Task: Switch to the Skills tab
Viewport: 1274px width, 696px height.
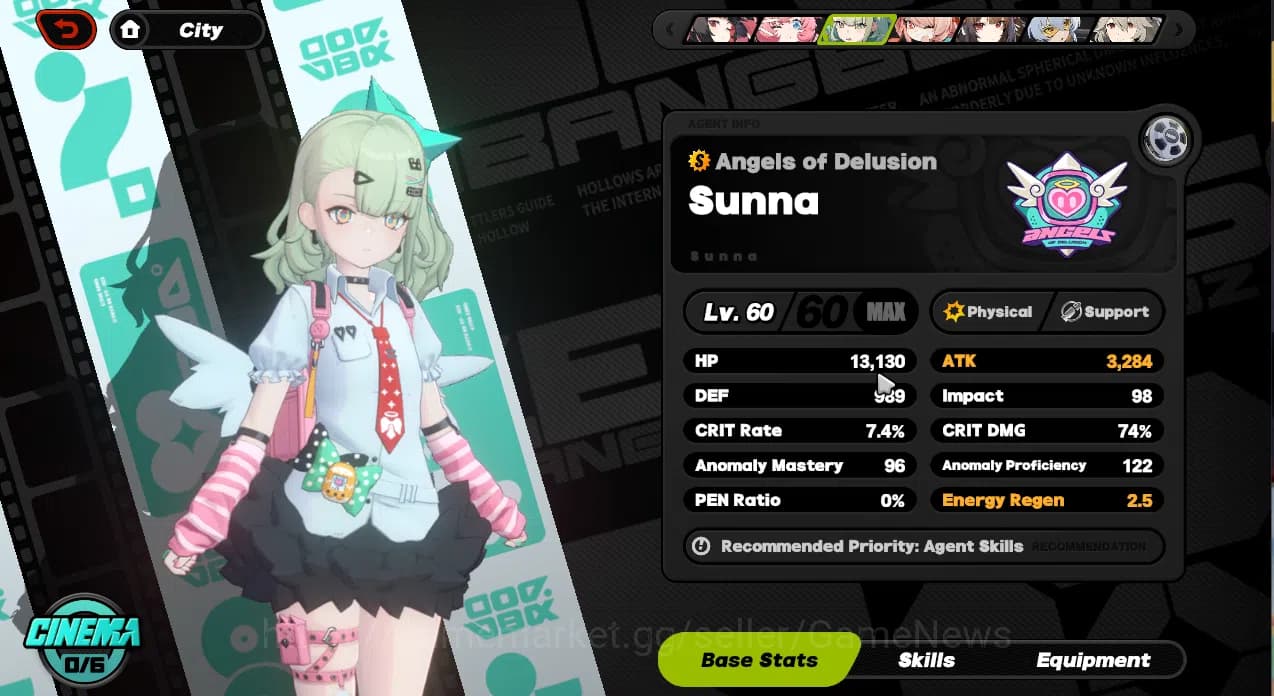Action: (x=926, y=660)
